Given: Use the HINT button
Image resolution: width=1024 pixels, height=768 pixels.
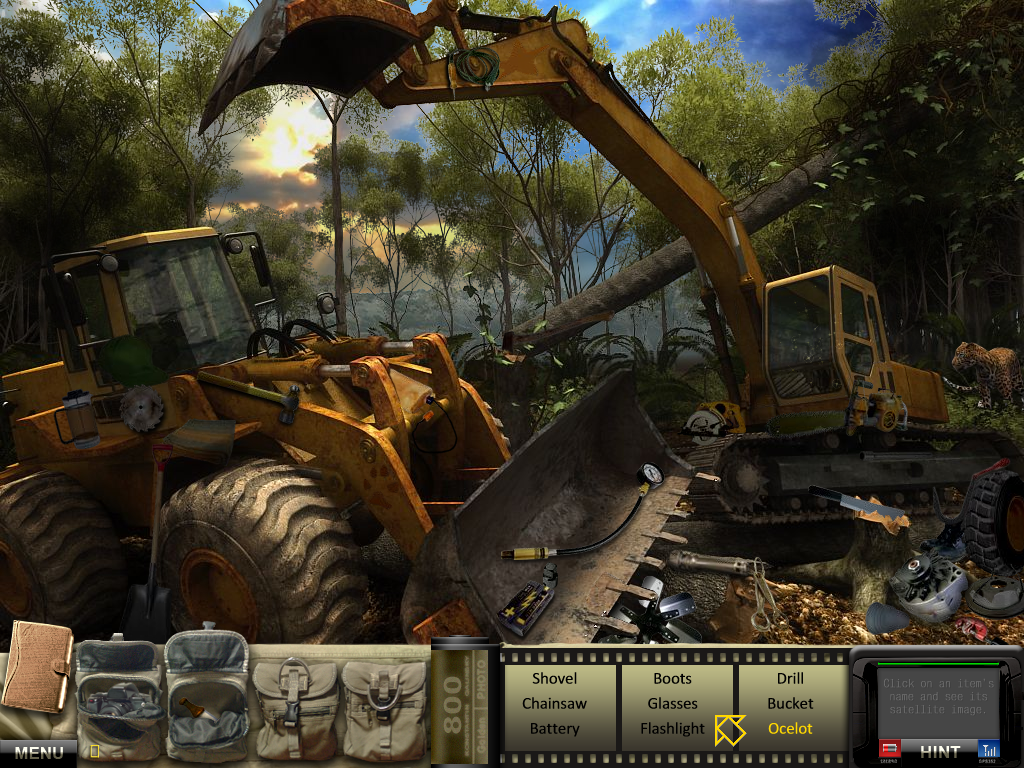Looking at the screenshot, I should [x=939, y=751].
